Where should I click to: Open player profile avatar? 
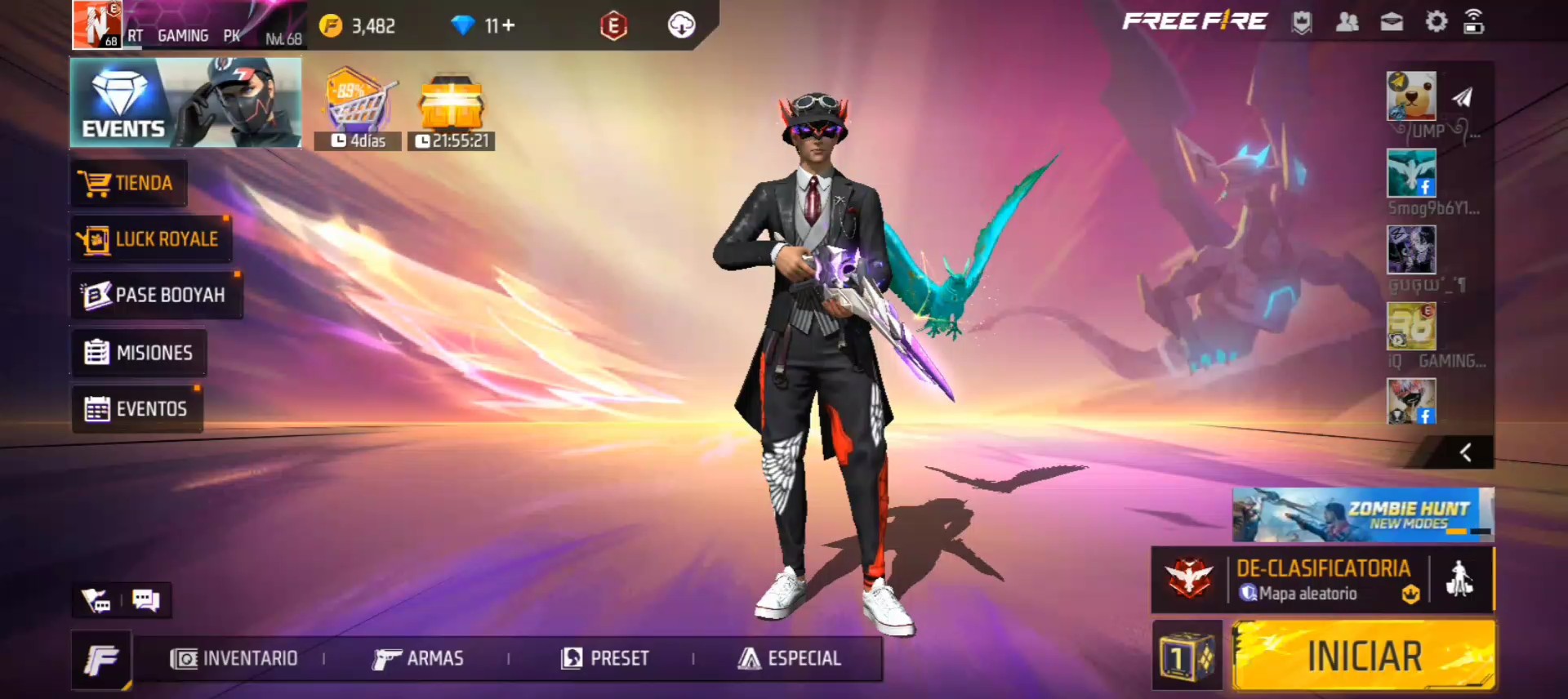click(x=97, y=24)
